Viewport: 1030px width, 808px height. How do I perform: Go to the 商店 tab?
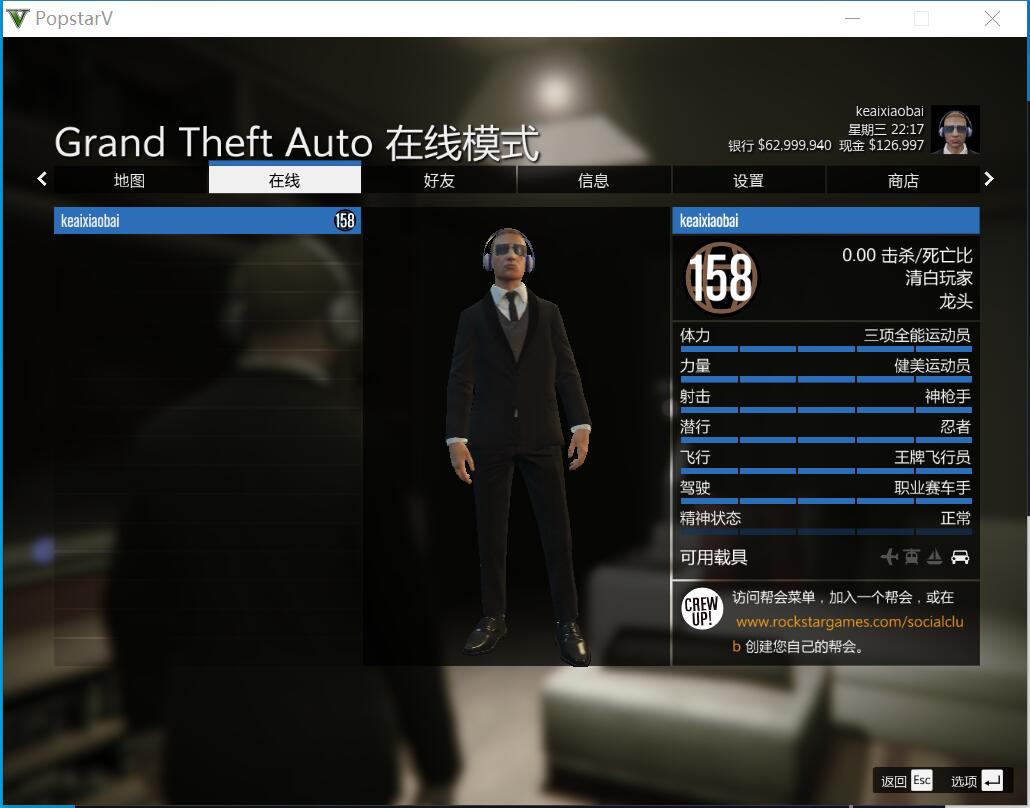click(x=903, y=180)
